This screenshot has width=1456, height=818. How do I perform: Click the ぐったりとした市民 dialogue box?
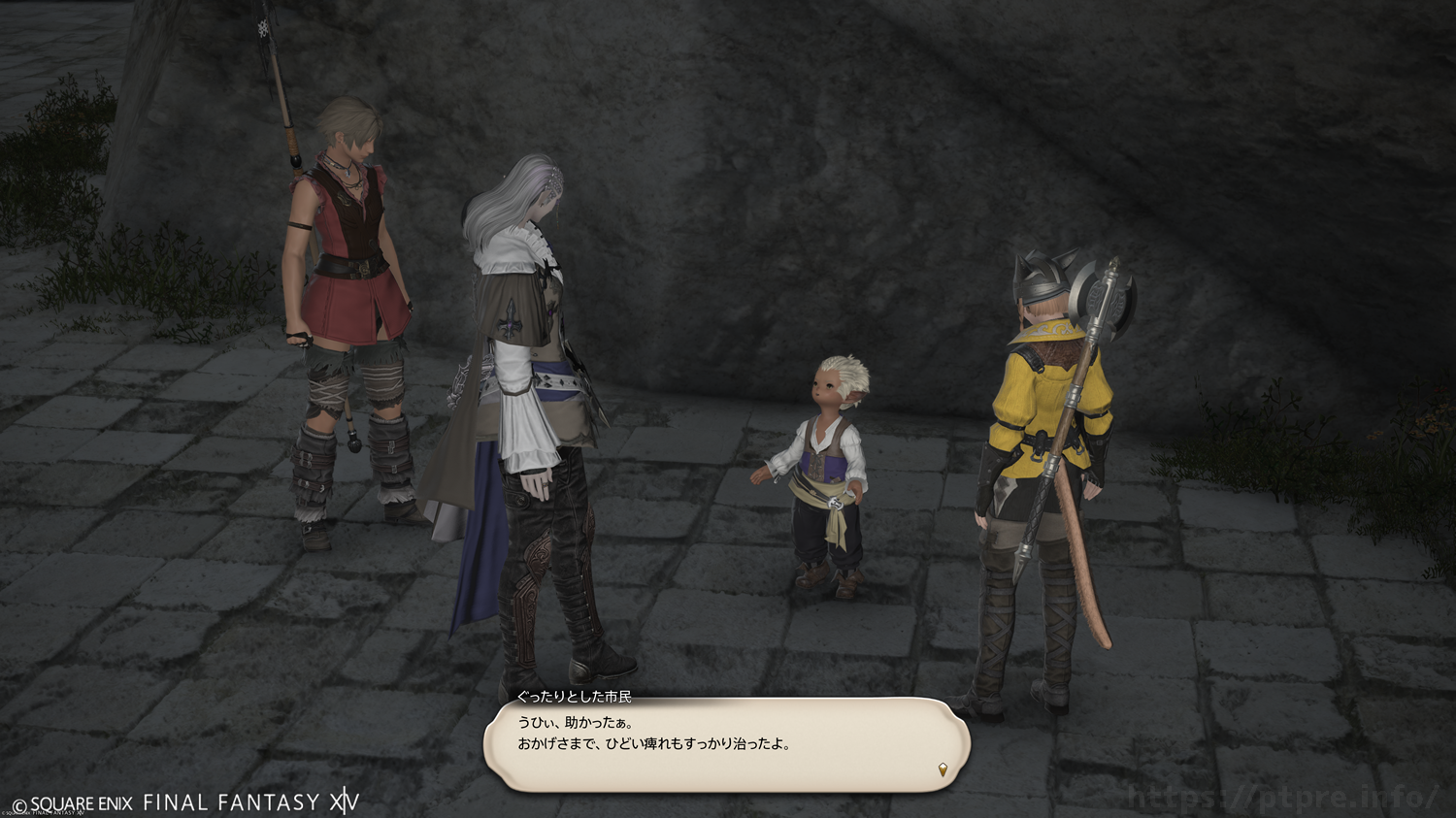coord(726,744)
